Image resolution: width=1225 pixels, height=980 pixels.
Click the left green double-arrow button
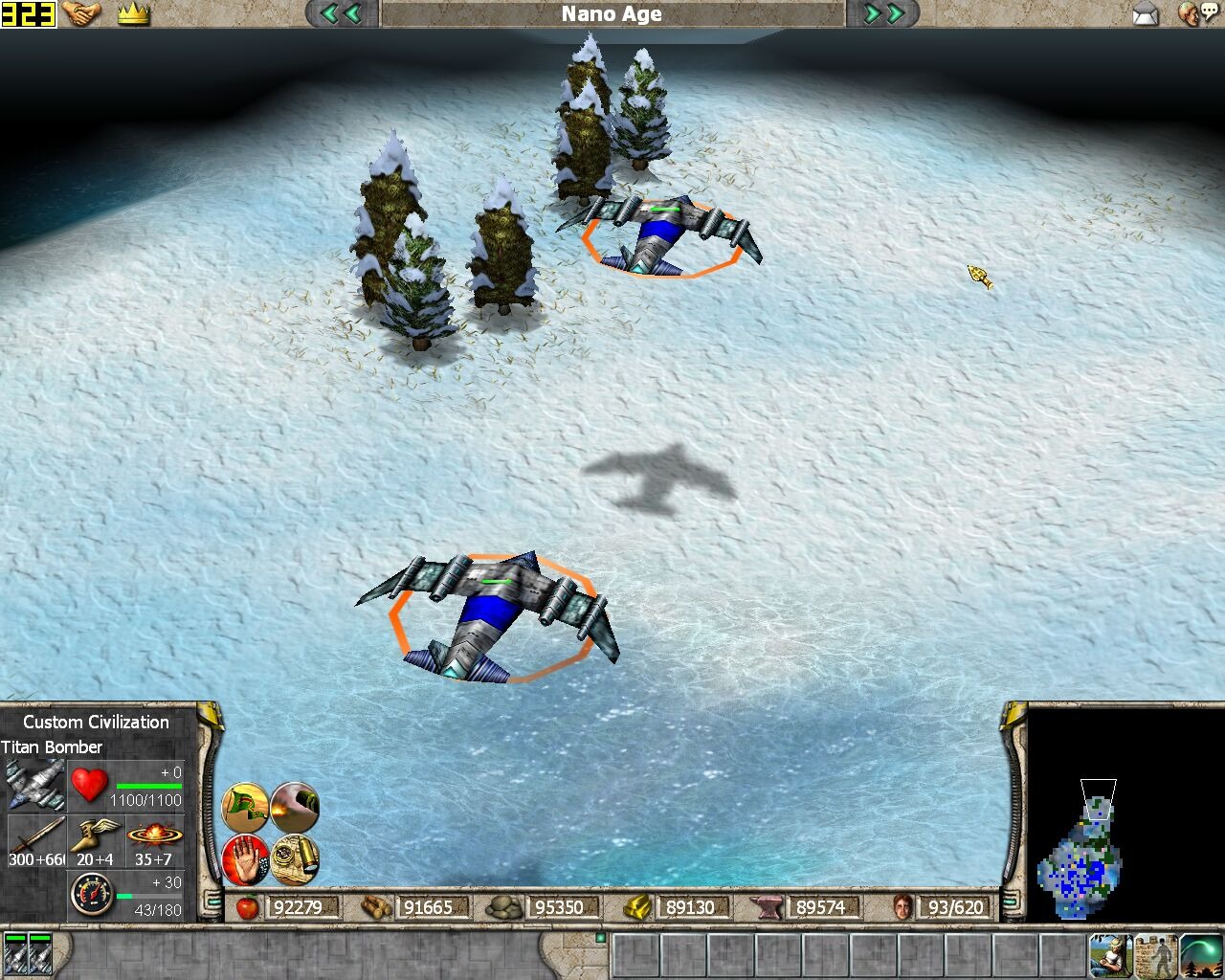click(x=341, y=13)
